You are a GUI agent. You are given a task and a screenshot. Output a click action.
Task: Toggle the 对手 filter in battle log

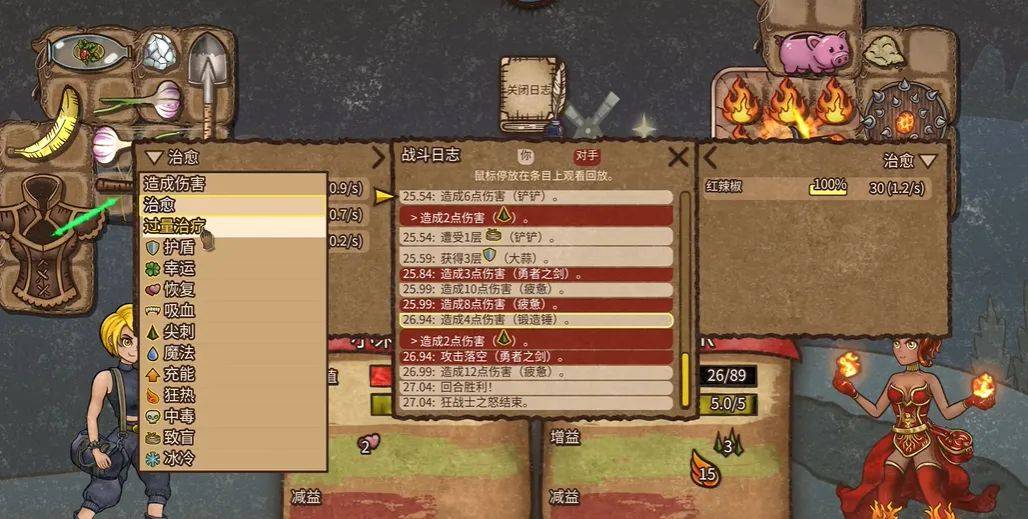(587, 156)
